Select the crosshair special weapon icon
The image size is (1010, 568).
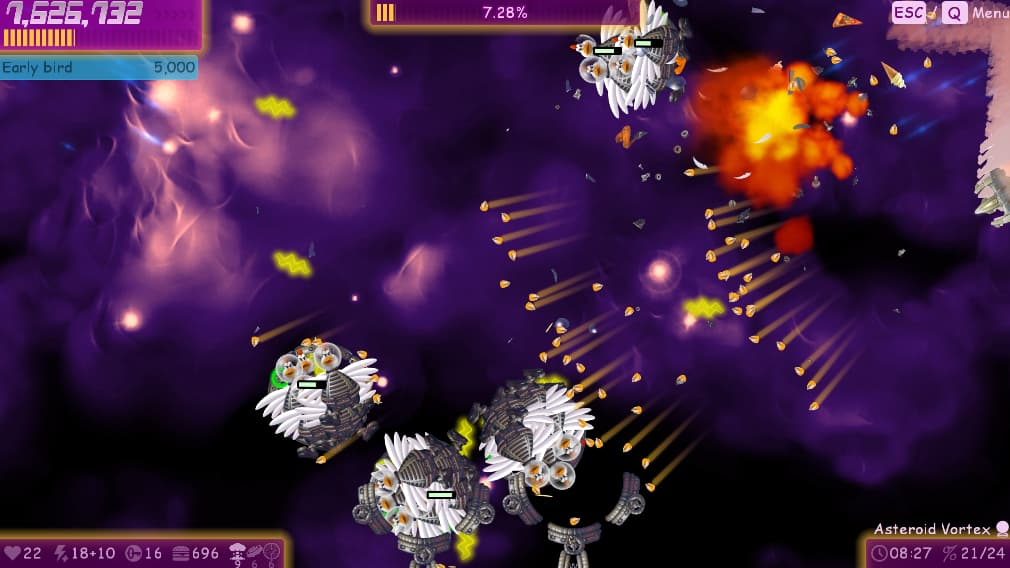[x=272, y=549]
